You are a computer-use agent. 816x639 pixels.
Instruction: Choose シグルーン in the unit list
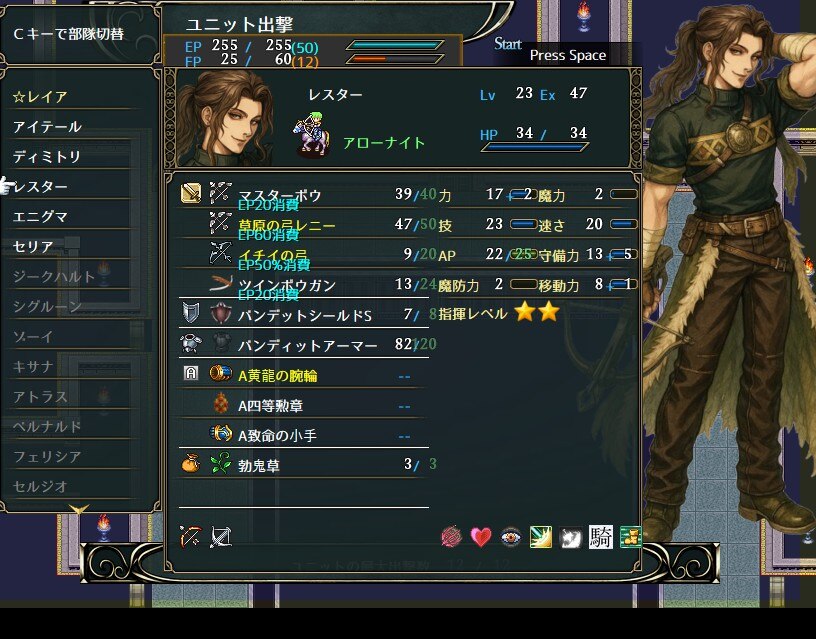(x=48, y=306)
